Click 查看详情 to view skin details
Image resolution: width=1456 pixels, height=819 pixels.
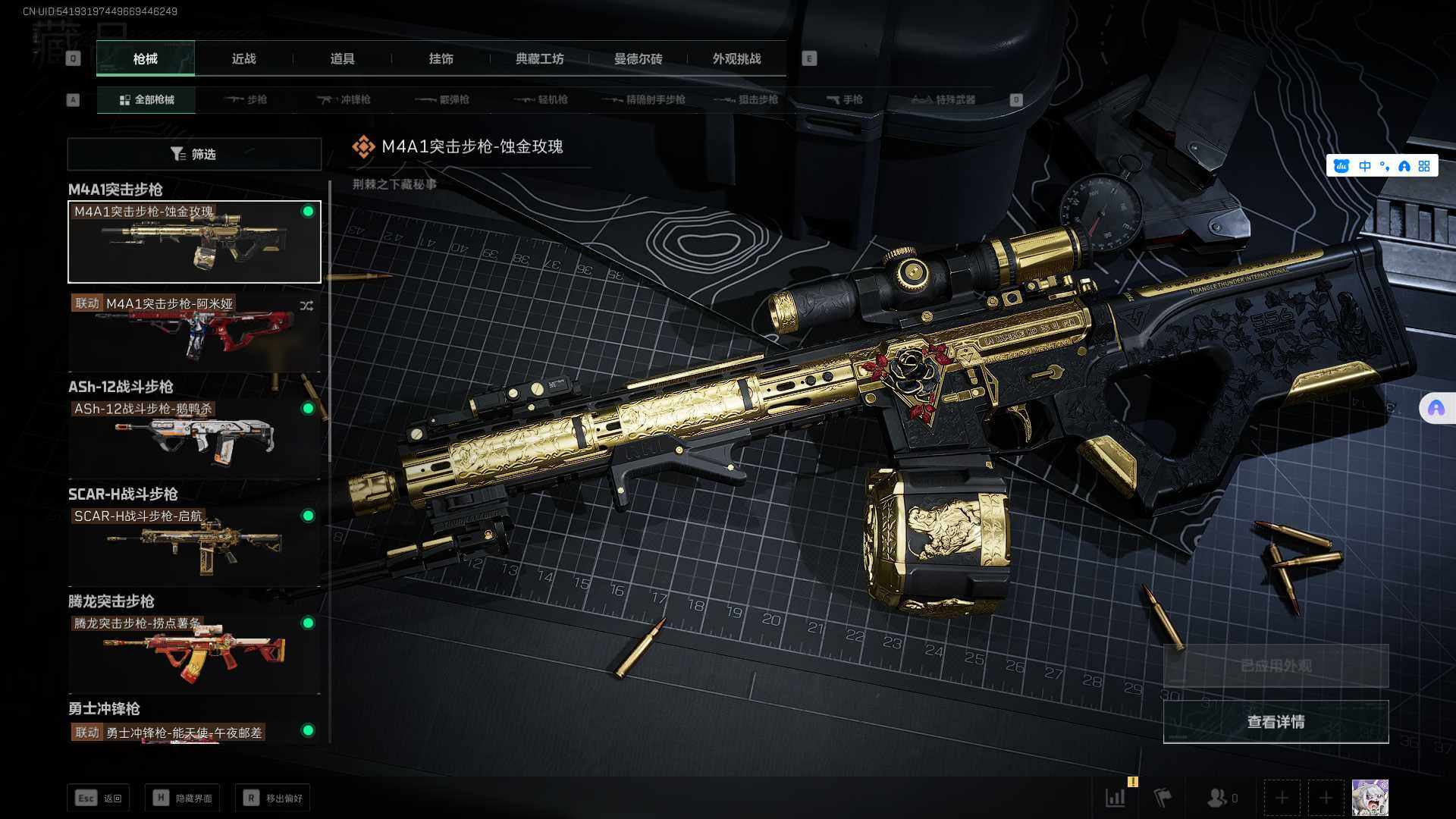(x=1276, y=722)
